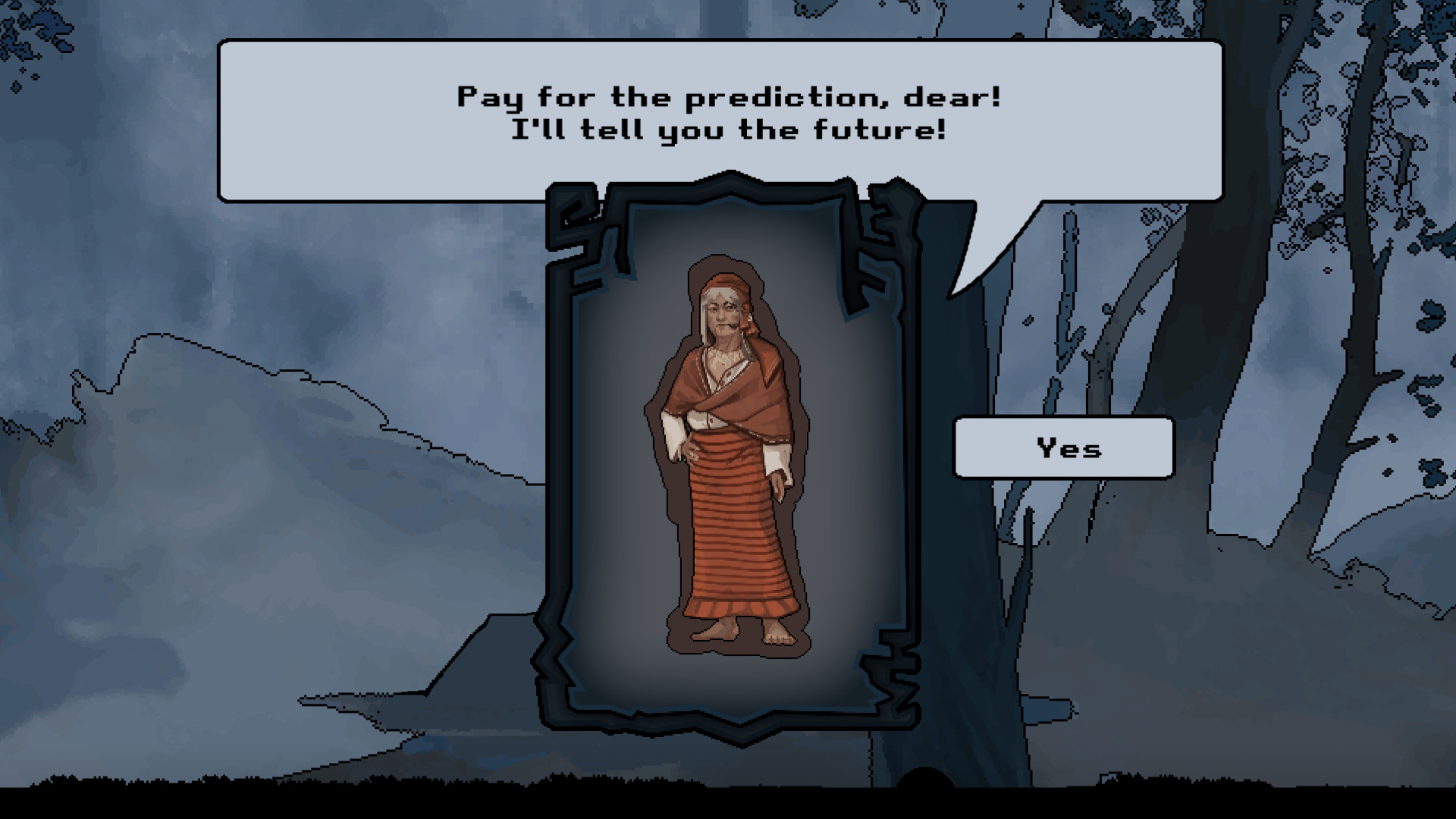1456x819 pixels.
Task: Click the phrase 'I'll tell you the future!'
Action: (x=727, y=129)
